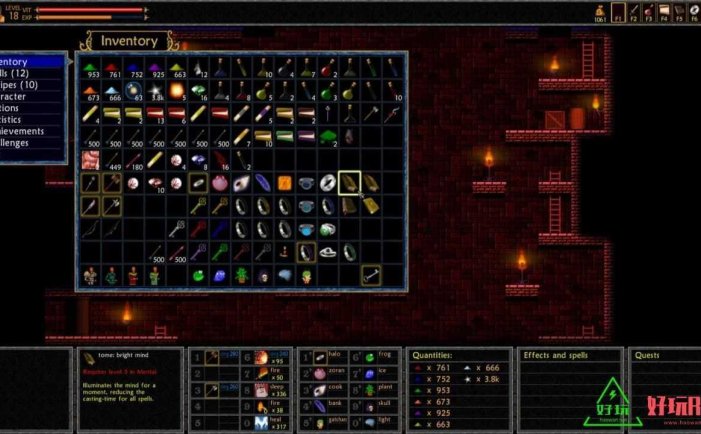Open the F4 scroll toolbar shortcut
This screenshot has width=701, height=434.
[x=664, y=12]
